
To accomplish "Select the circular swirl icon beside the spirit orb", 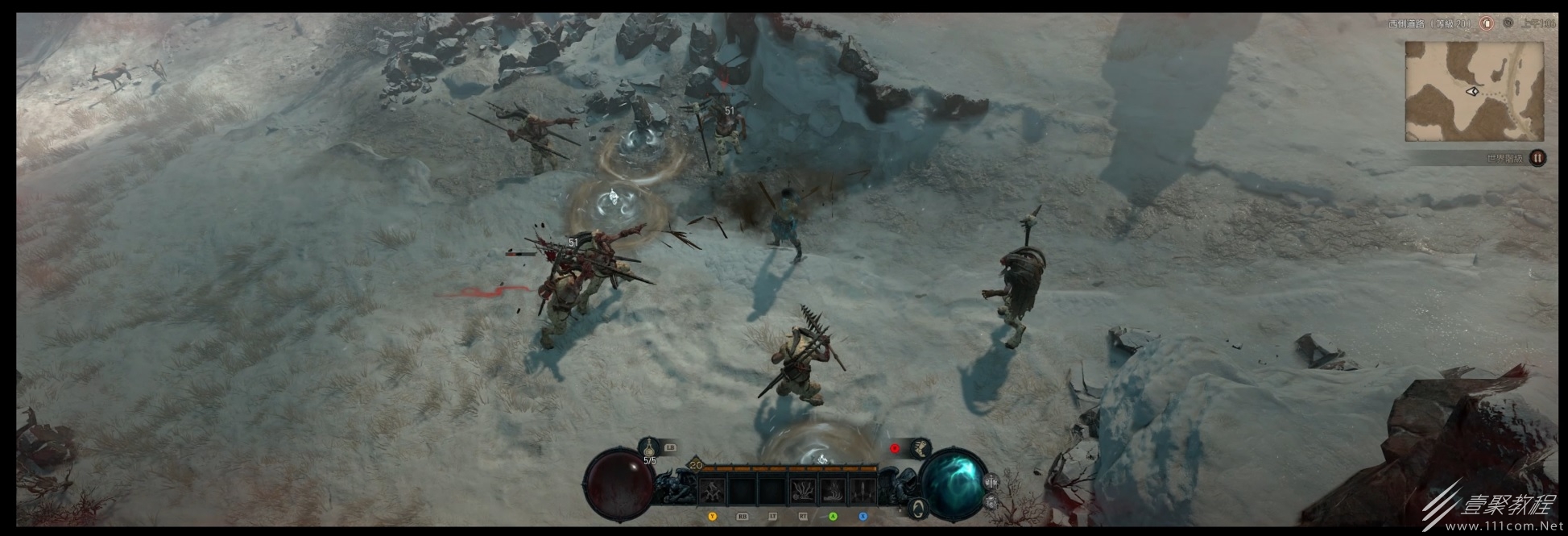I will (918, 507).
